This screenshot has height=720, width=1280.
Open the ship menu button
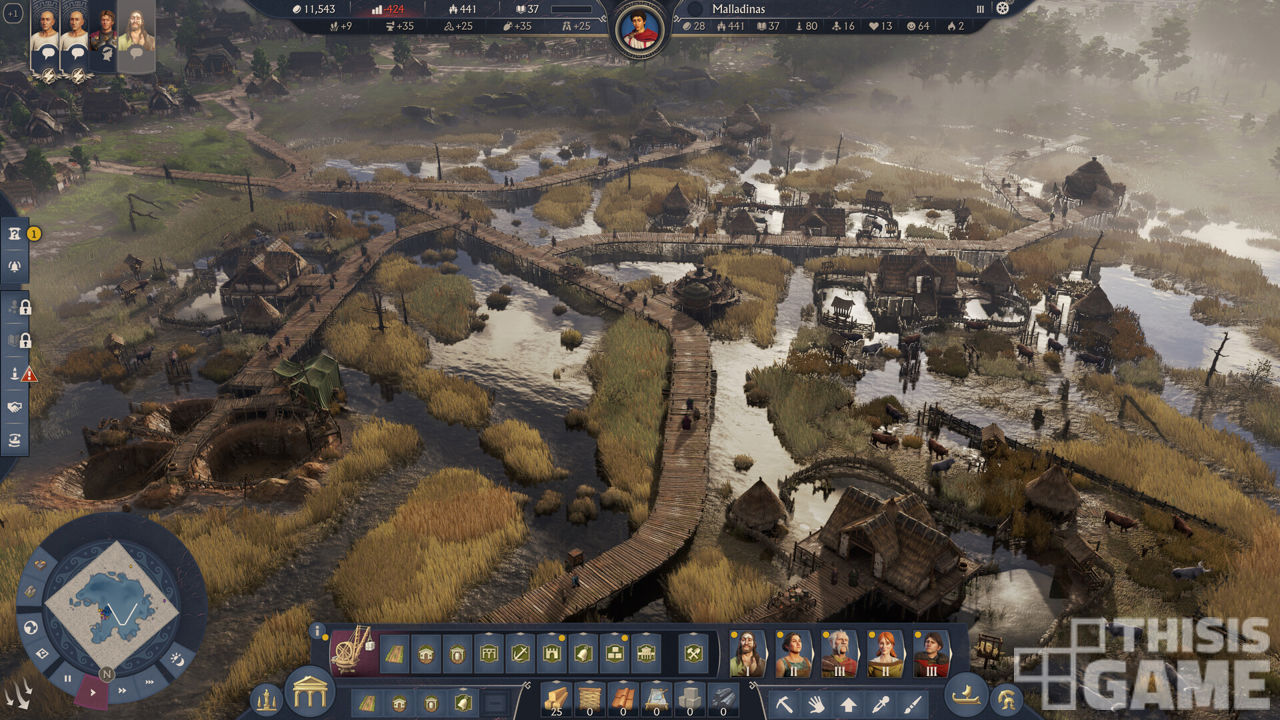966,692
